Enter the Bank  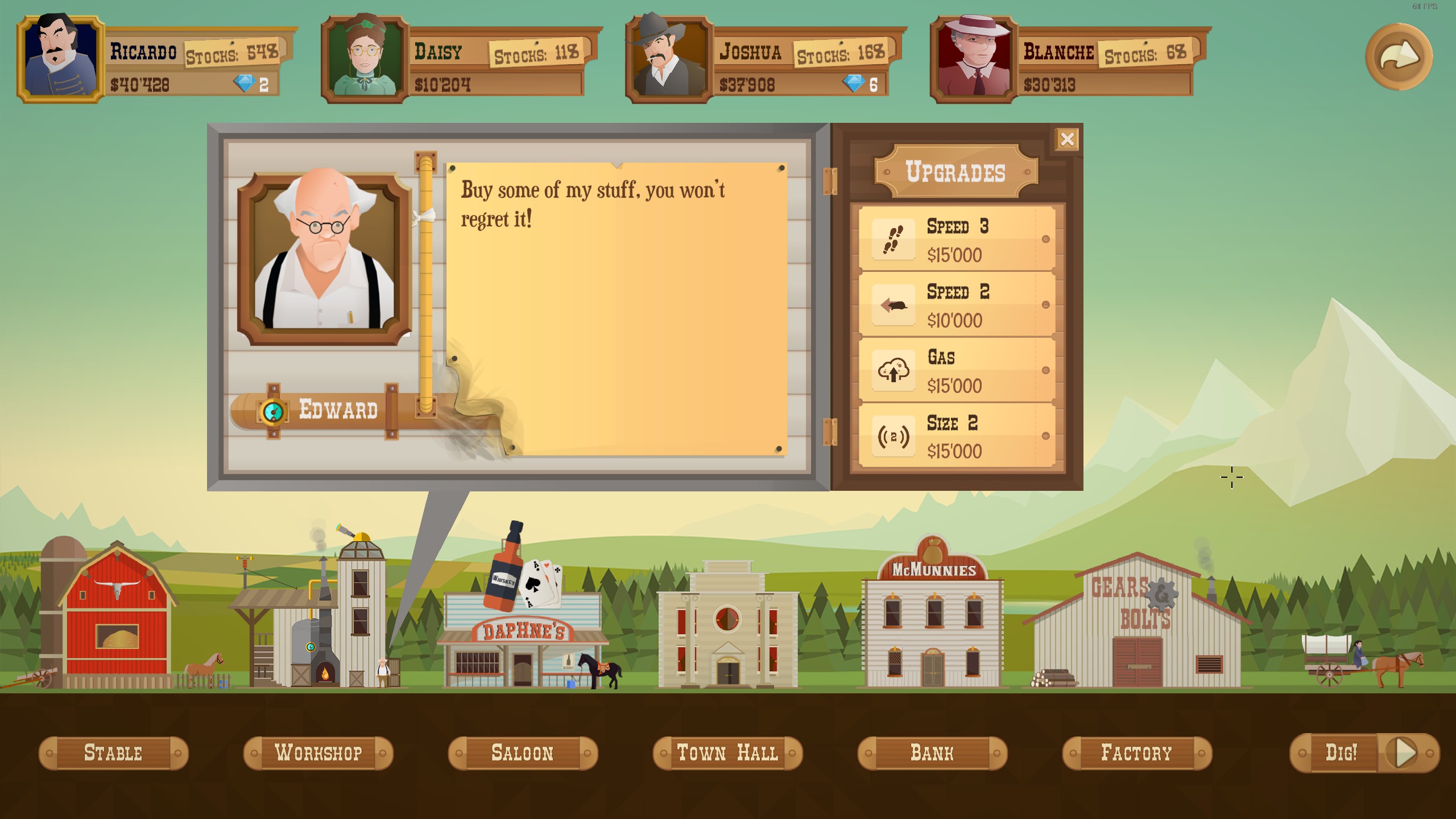click(x=932, y=753)
